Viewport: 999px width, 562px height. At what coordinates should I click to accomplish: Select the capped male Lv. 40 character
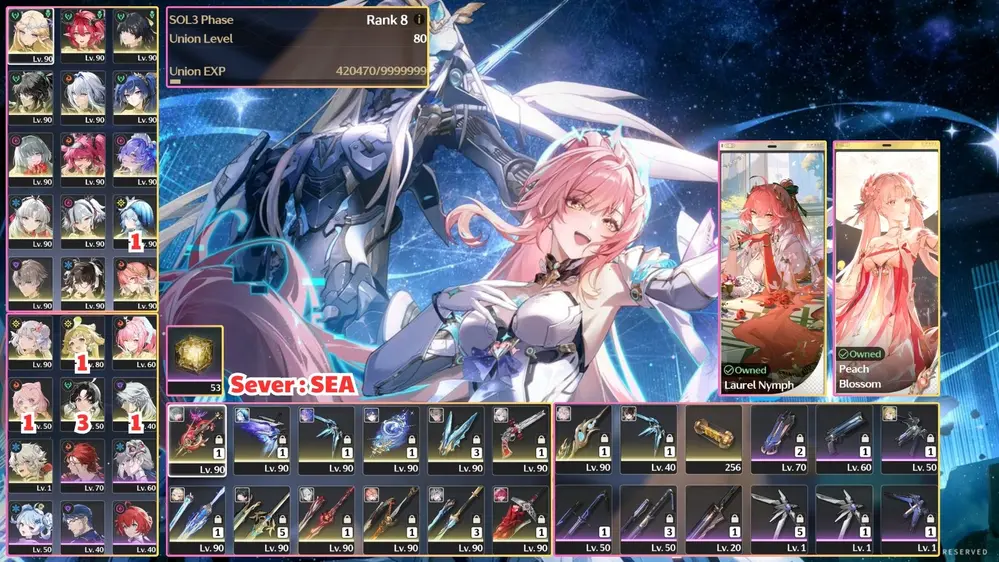[x=81, y=526]
